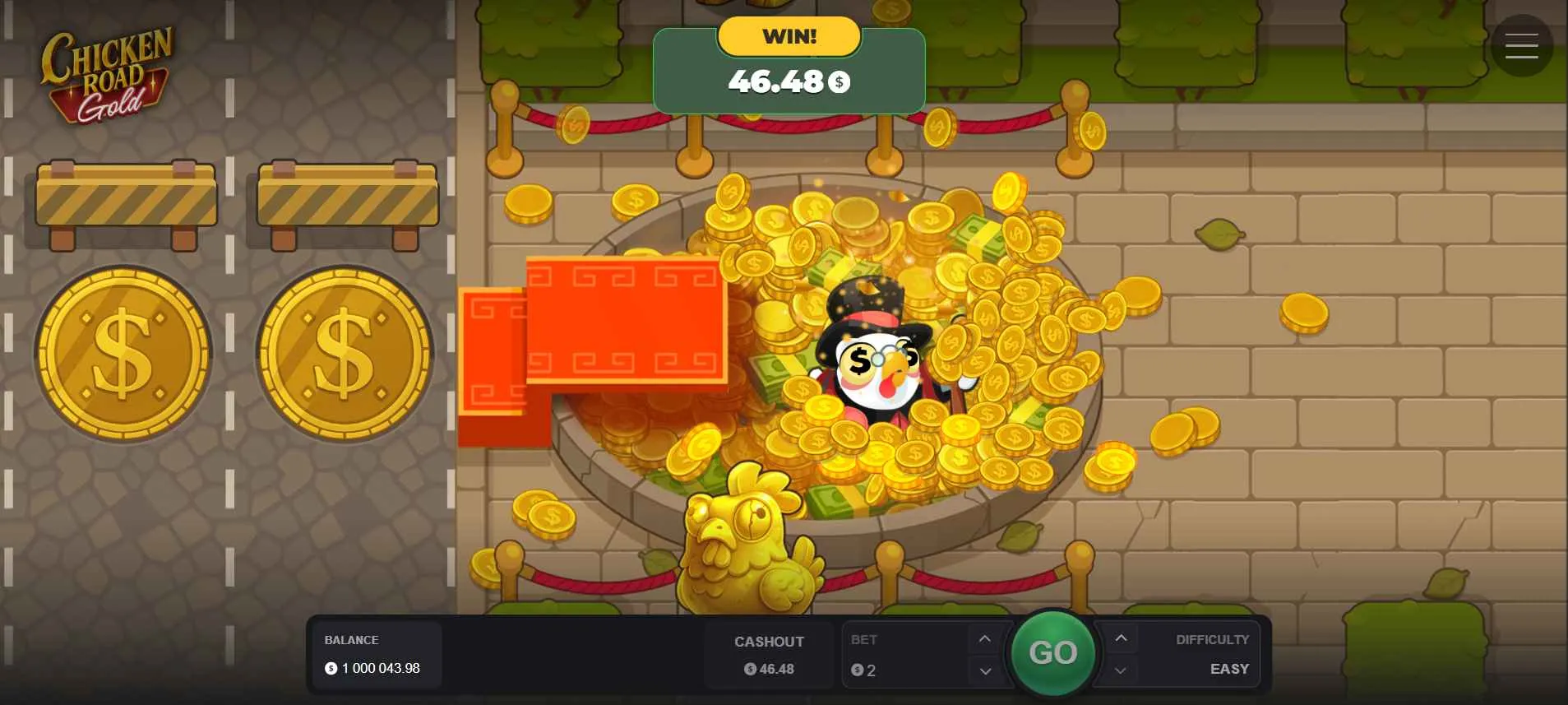
Task: Click the Chicken Road Gold logo
Action: tap(107, 74)
